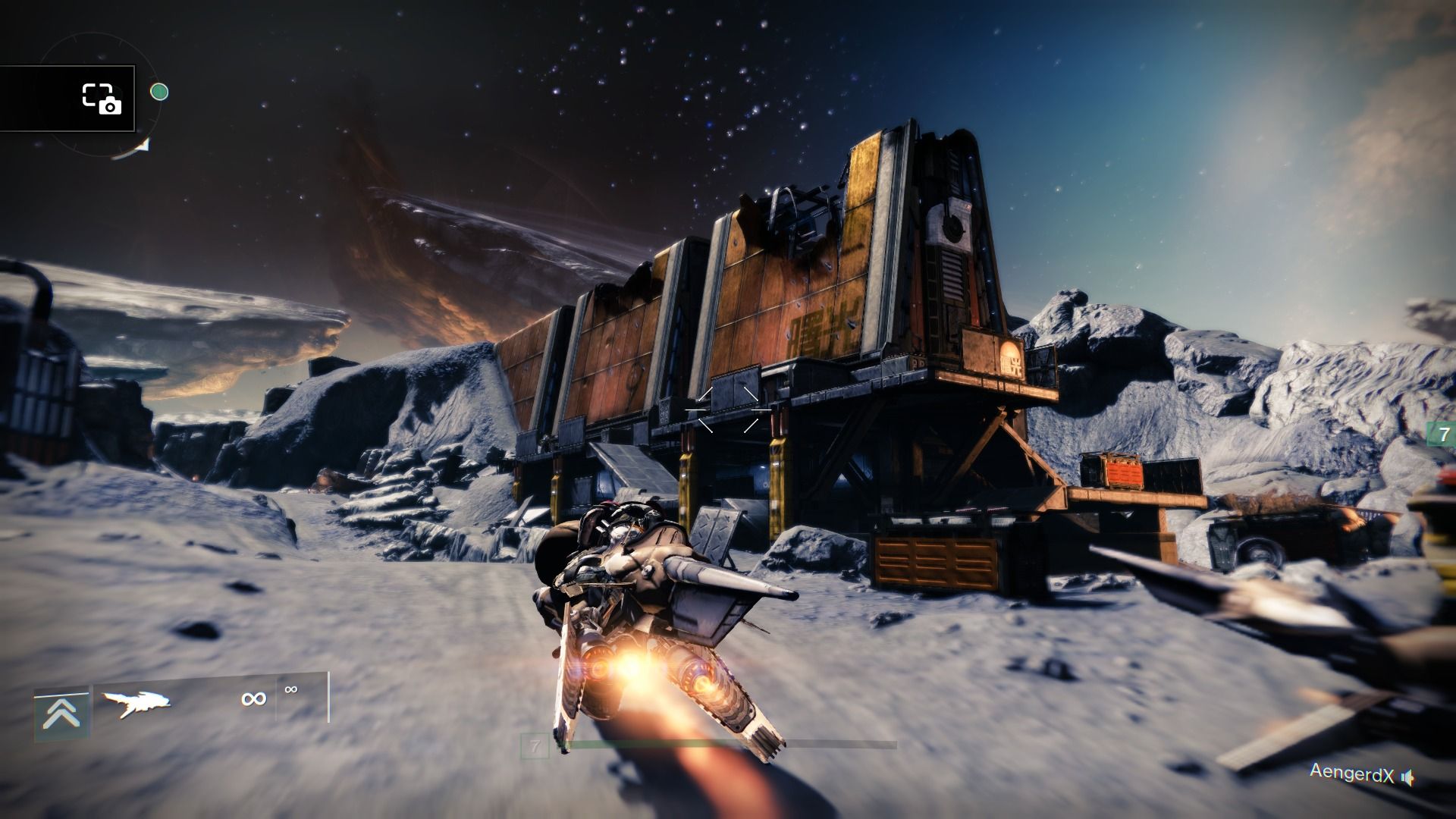The height and width of the screenshot is (819, 1456).
Task: Click the speaker icon beside AengerdX
Action: (x=1407, y=777)
